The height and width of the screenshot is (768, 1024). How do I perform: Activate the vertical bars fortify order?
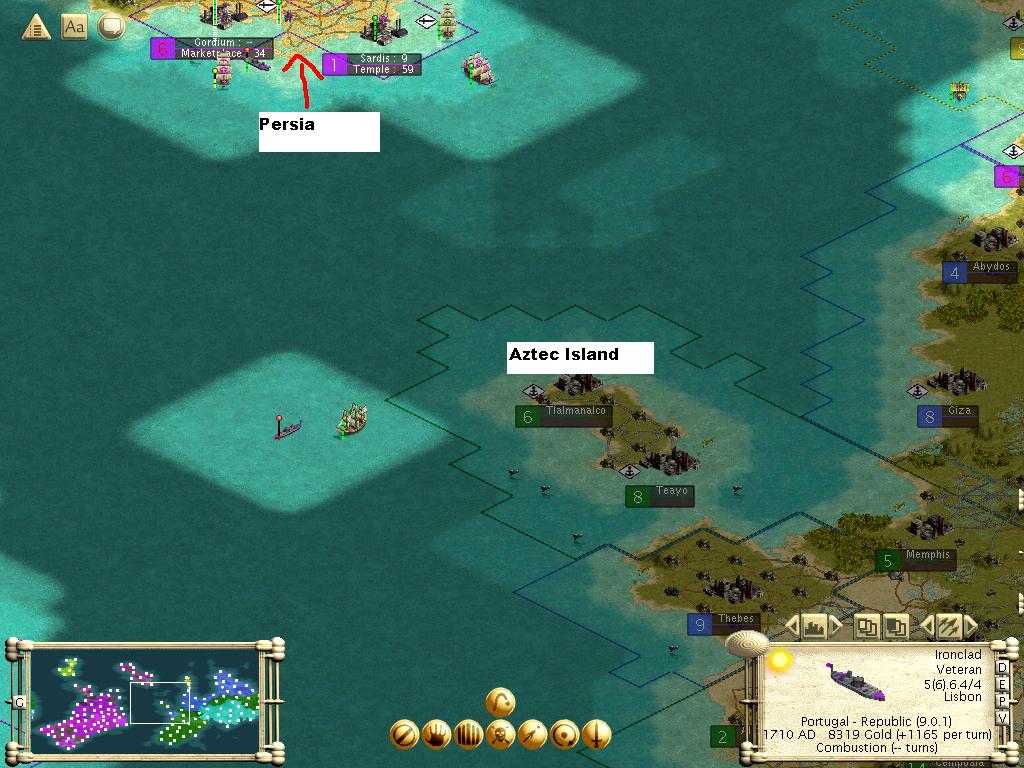tap(469, 735)
